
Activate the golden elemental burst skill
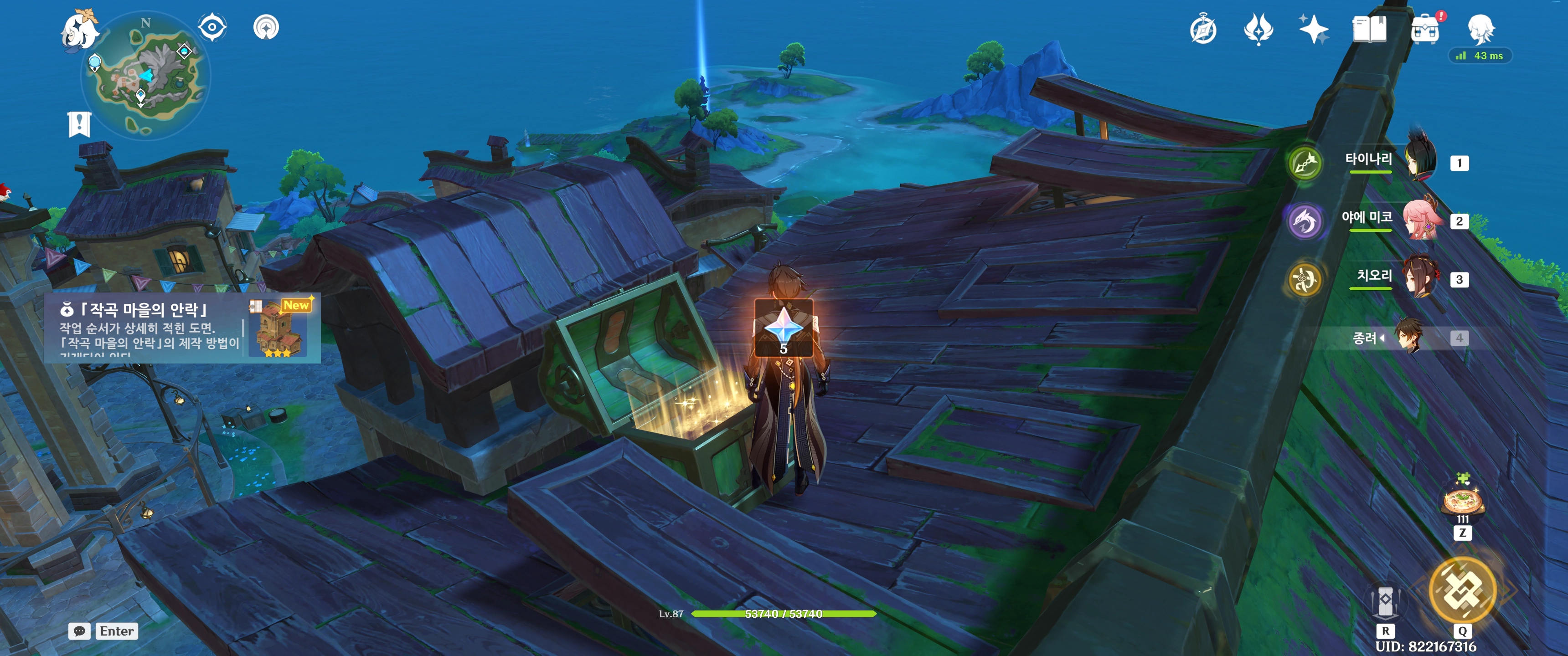[1462, 589]
